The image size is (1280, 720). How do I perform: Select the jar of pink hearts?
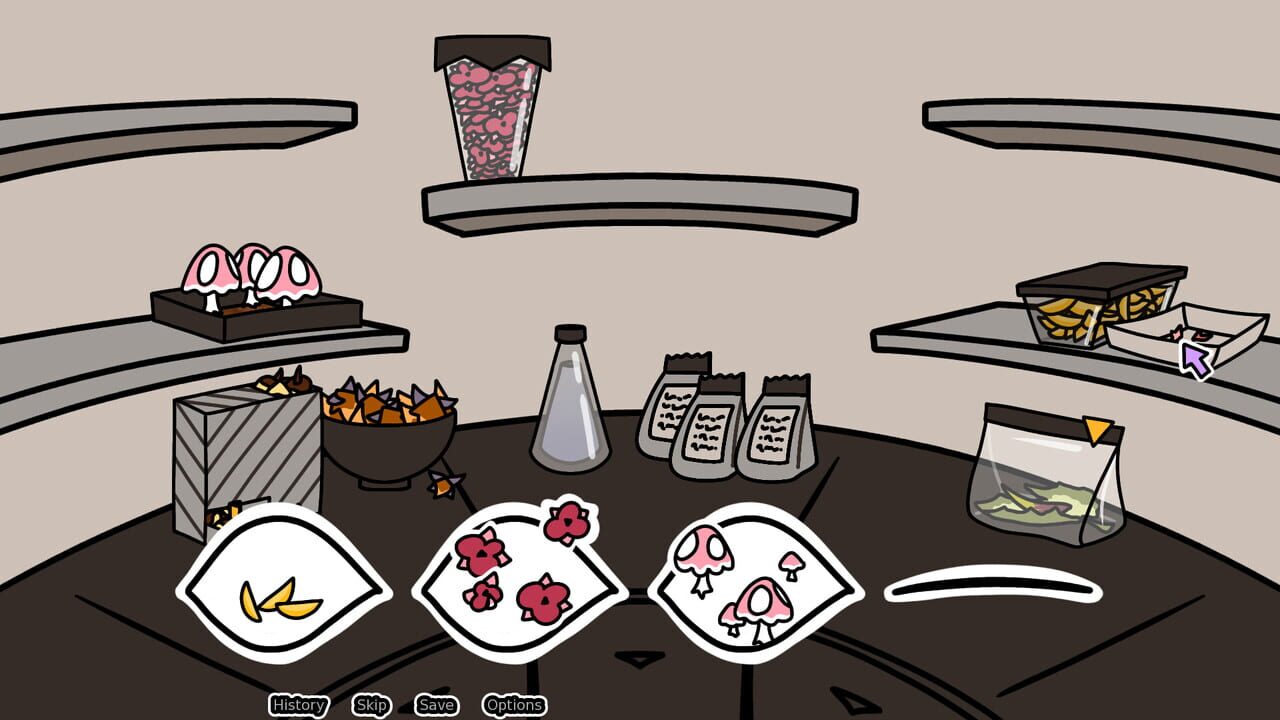(490, 110)
